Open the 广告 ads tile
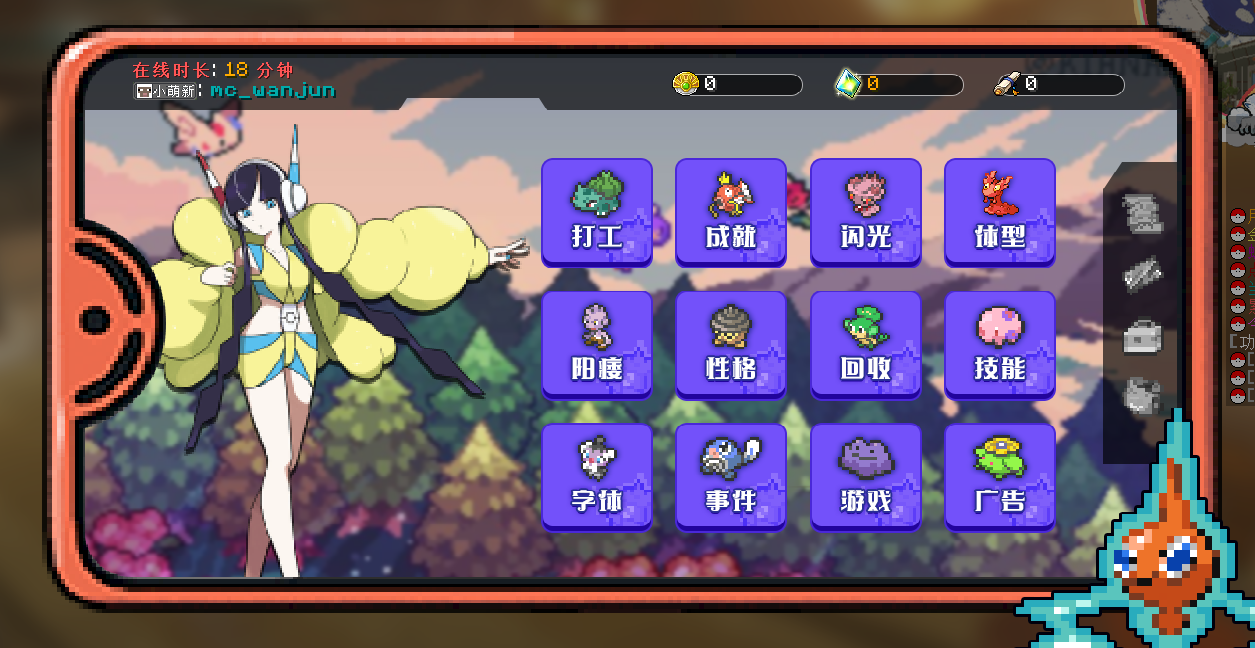 click(999, 477)
